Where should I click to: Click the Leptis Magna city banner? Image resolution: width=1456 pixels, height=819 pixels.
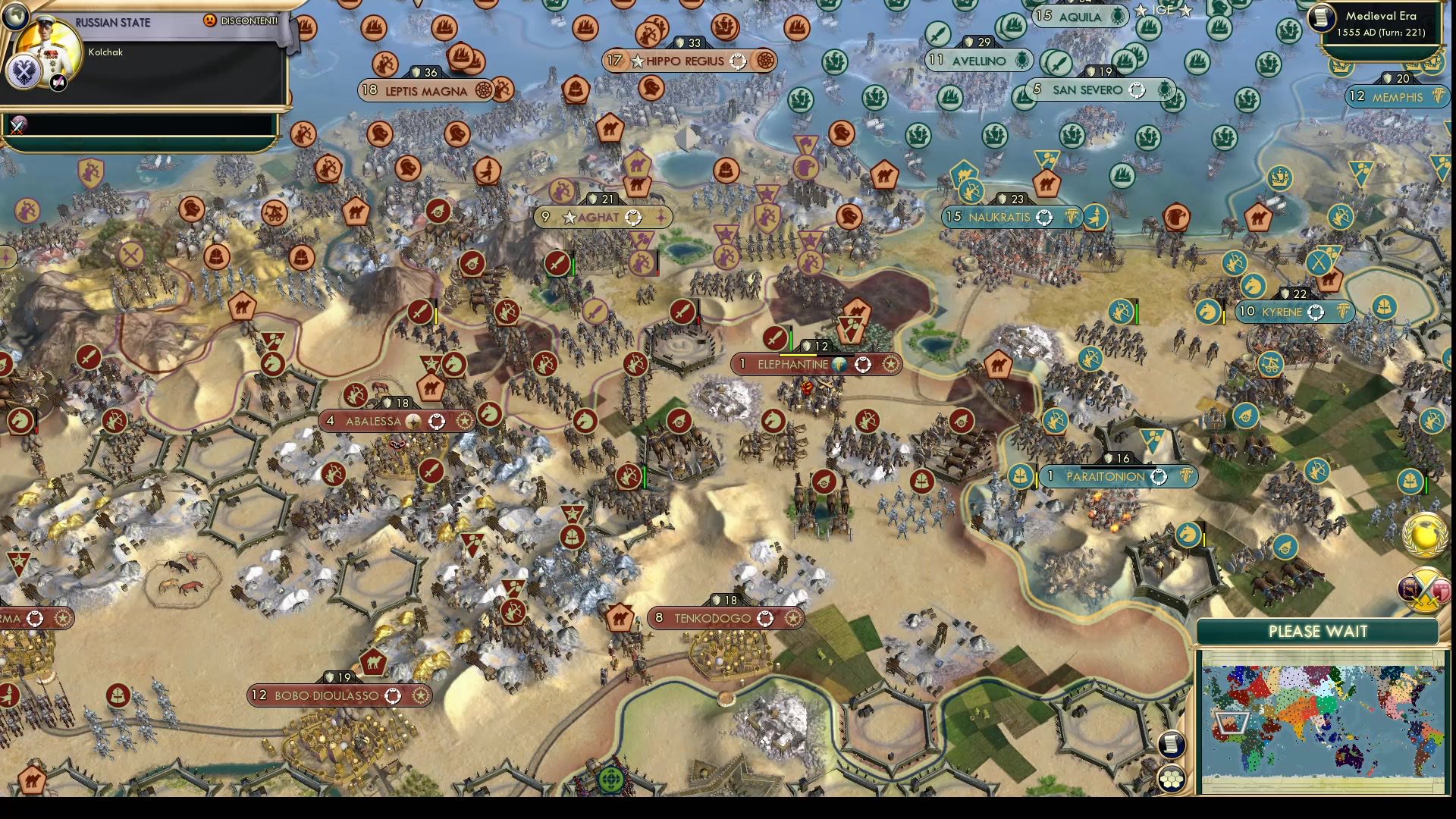[426, 91]
